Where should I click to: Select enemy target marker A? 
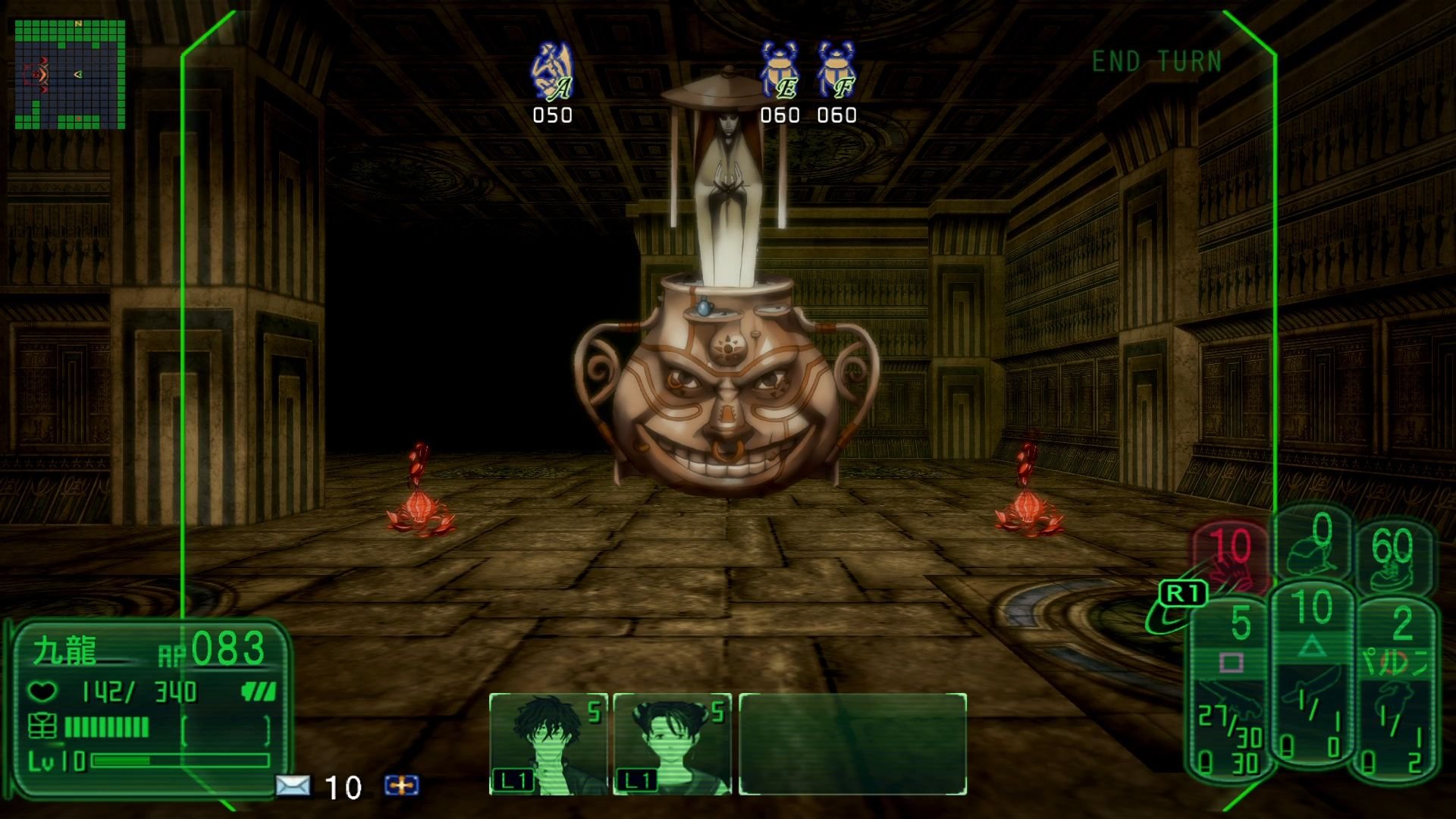point(552,73)
